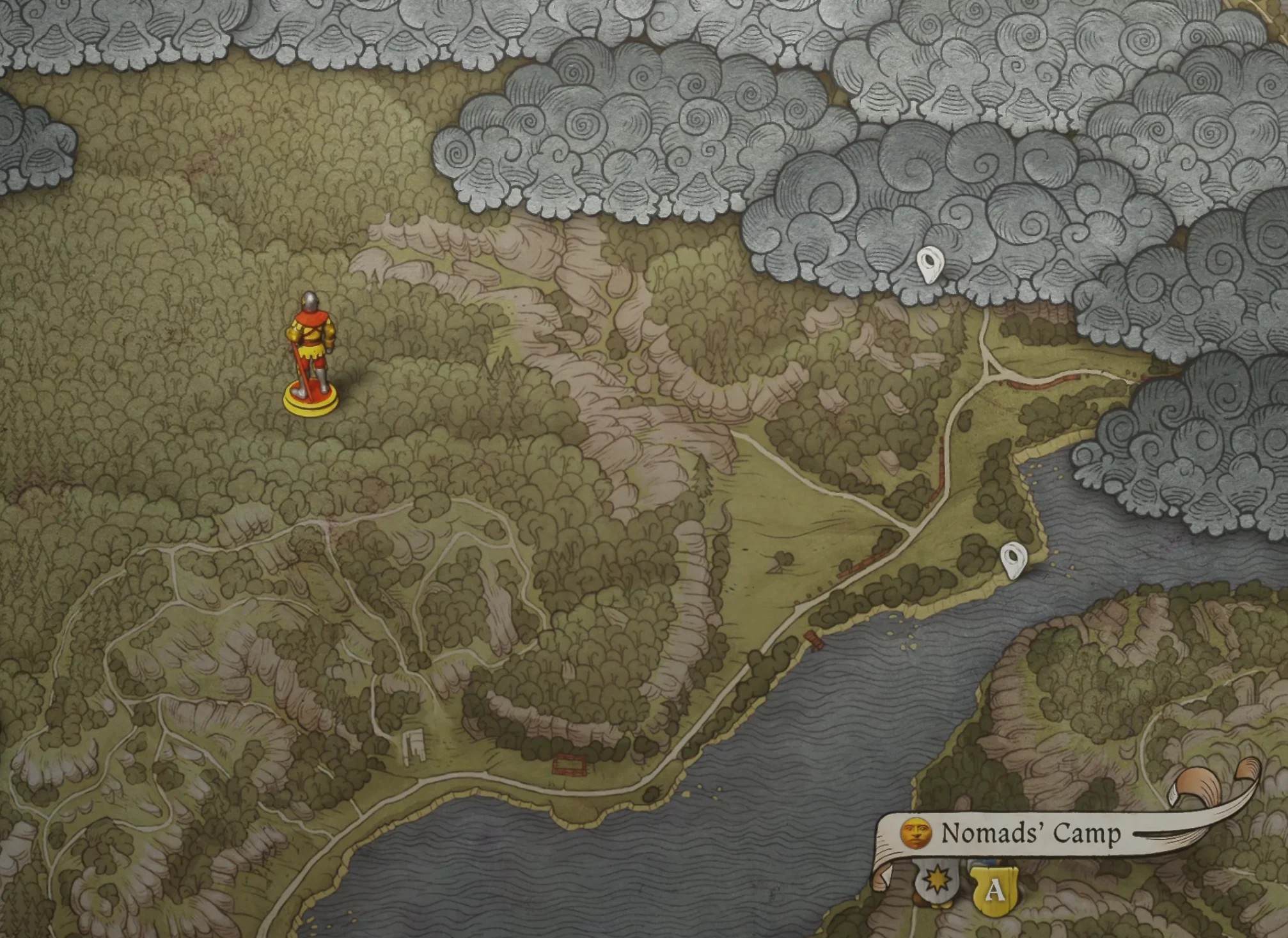The width and height of the screenshot is (1288, 938).
Task: Click the white map pin on the fog clouds
Action: coord(929,264)
